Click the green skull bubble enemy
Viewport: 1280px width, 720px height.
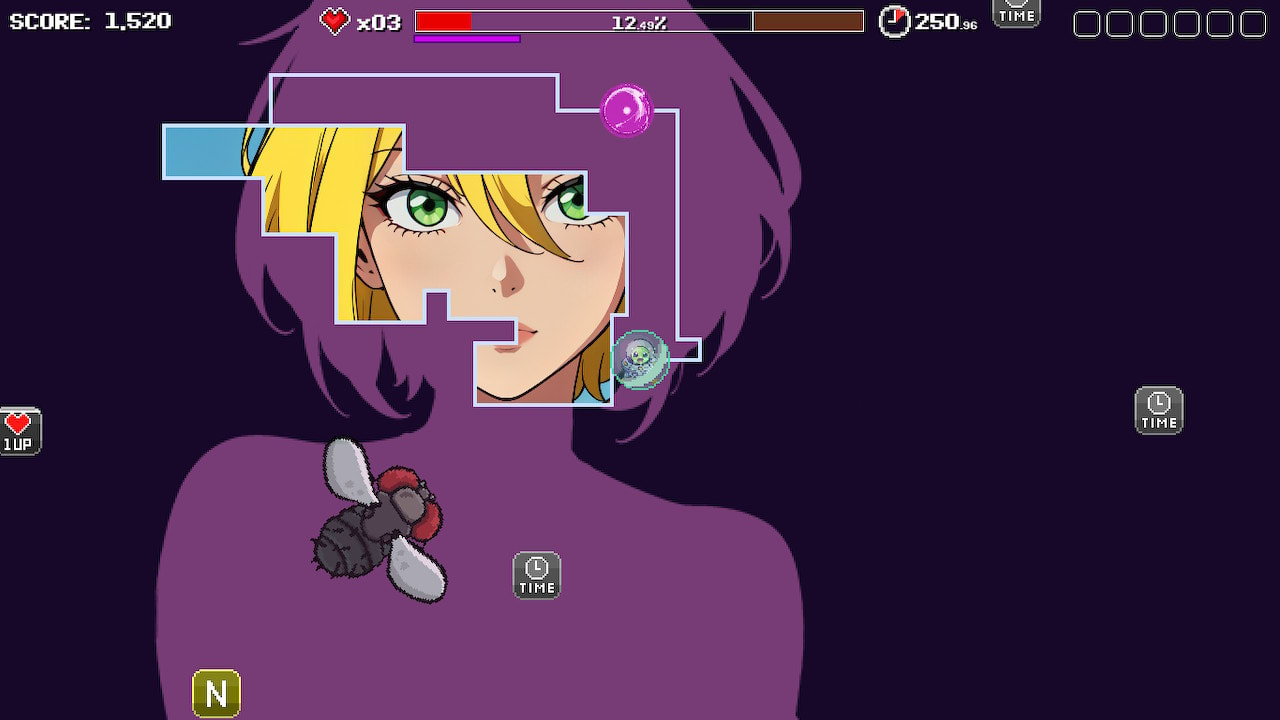[640, 359]
